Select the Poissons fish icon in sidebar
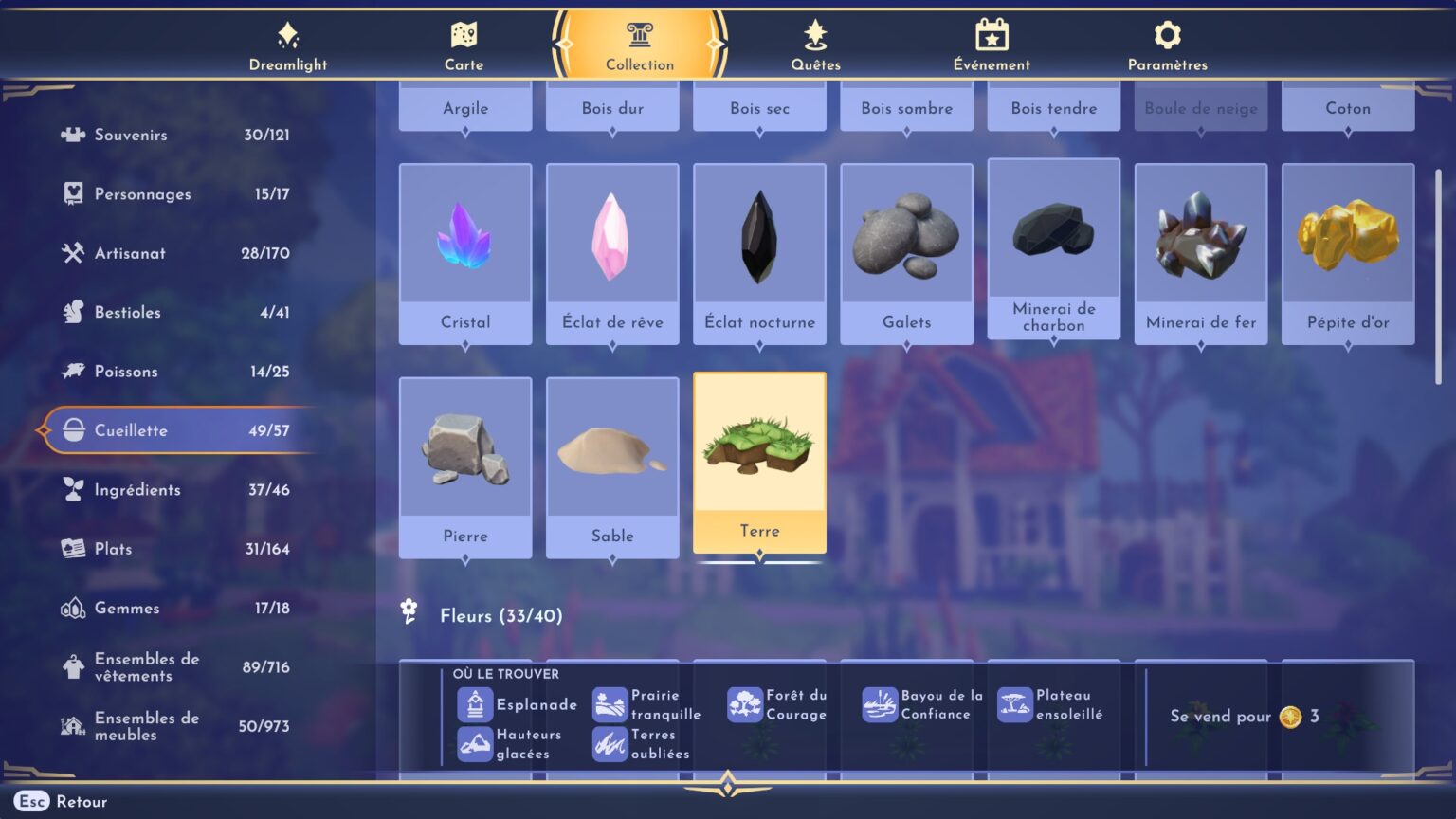Screen dimensions: 1456x819 (x=73, y=371)
